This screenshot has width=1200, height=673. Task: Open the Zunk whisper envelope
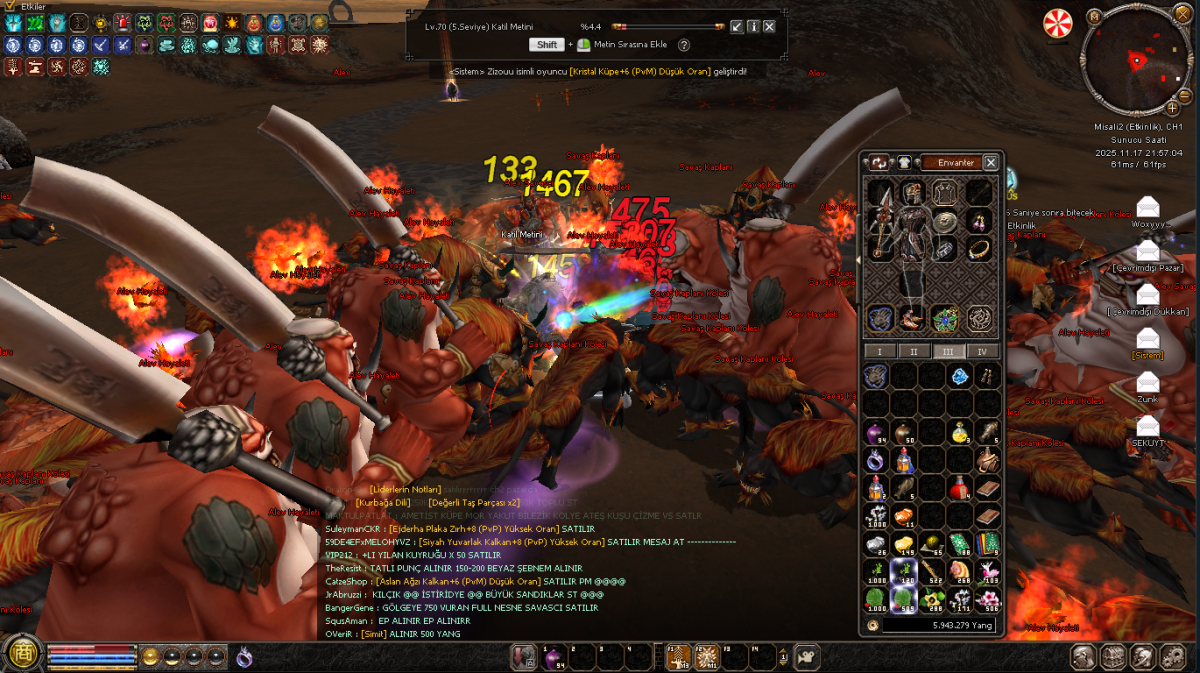1147,381
